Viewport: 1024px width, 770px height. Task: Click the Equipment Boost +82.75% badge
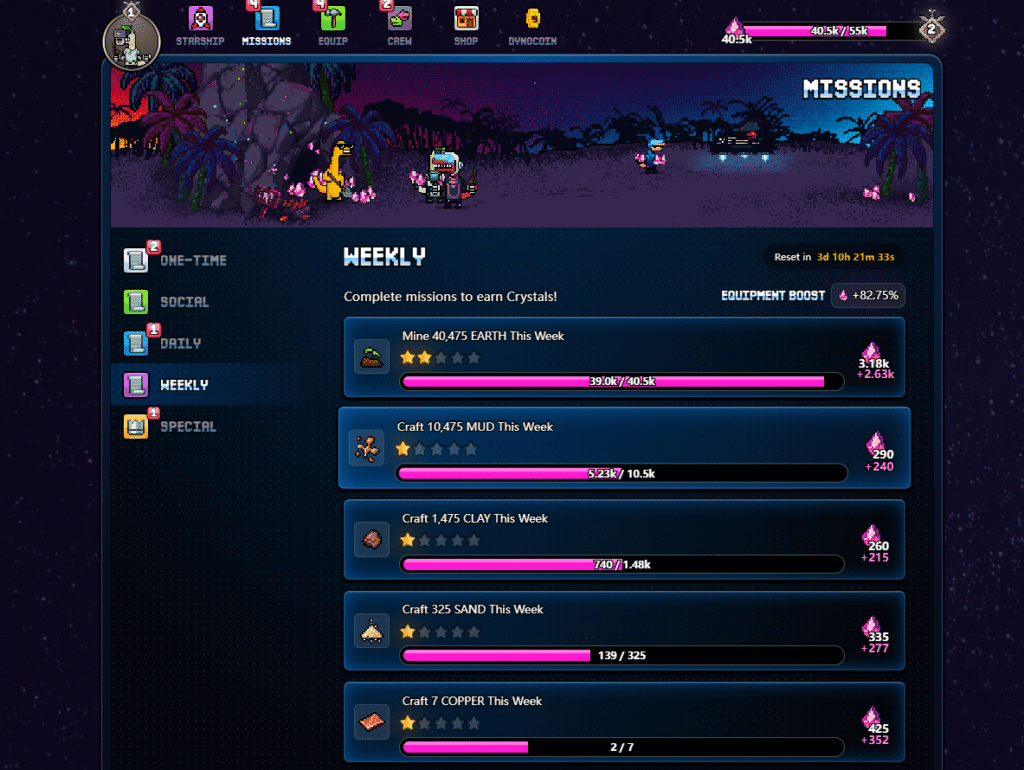(868, 296)
